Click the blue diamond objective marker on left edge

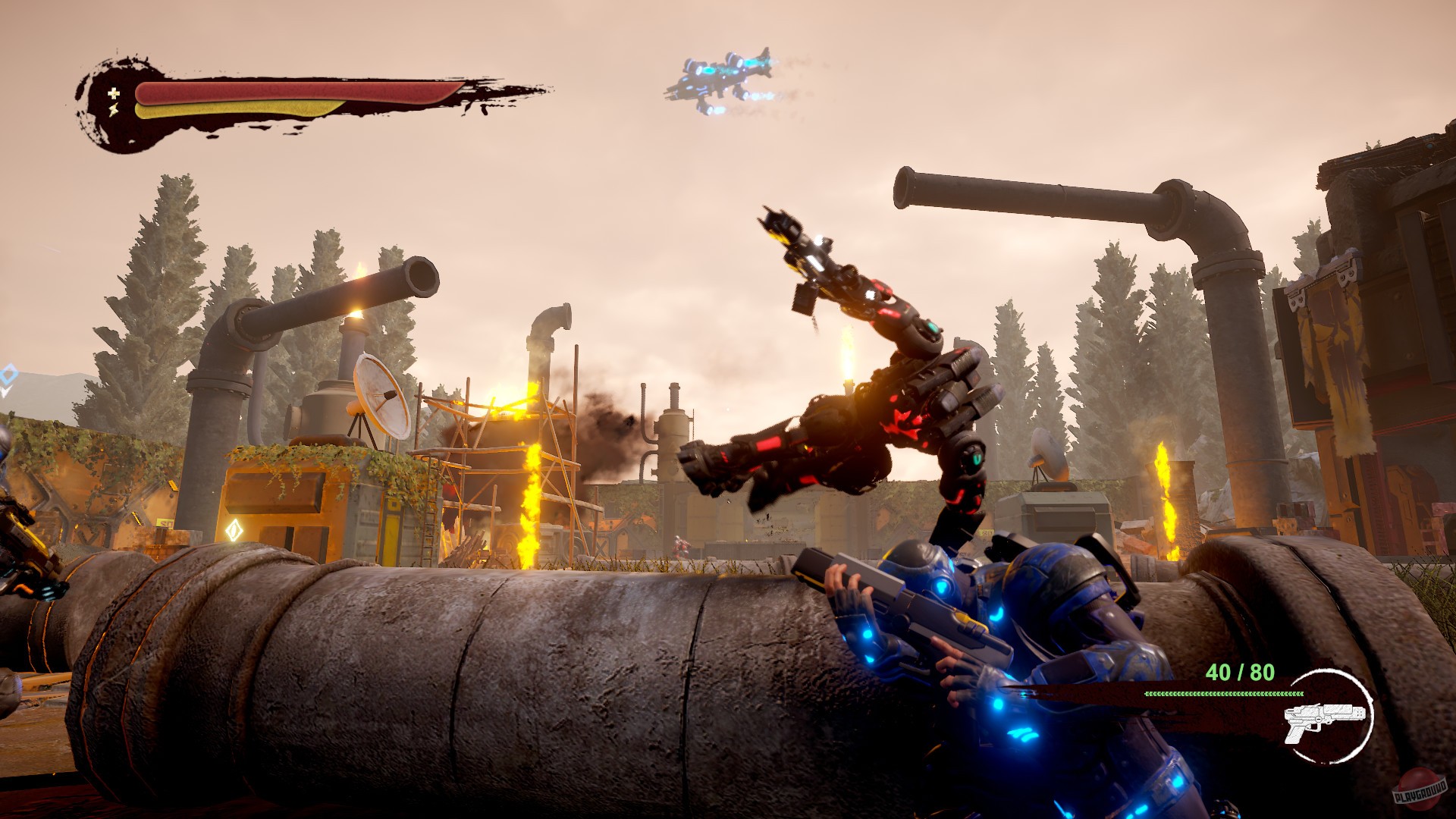click(x=8, y=374)
